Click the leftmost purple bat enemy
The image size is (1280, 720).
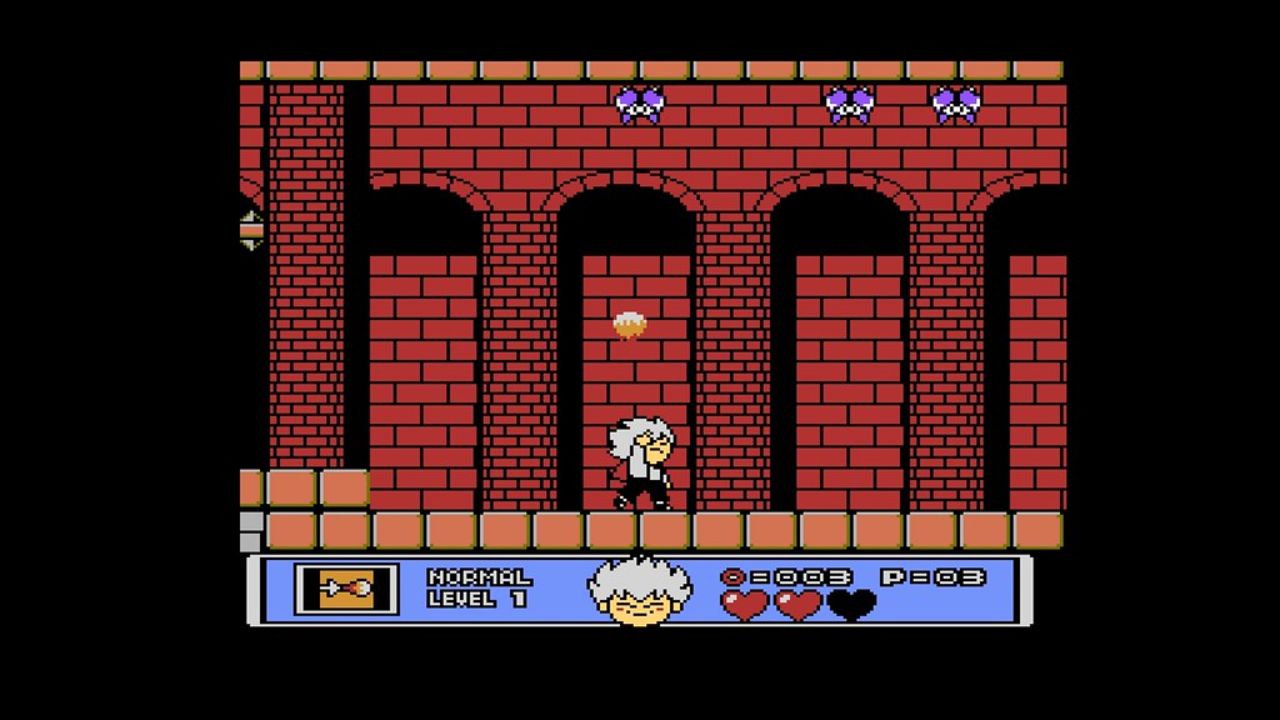pyautogui.click(x=640, y=103)
